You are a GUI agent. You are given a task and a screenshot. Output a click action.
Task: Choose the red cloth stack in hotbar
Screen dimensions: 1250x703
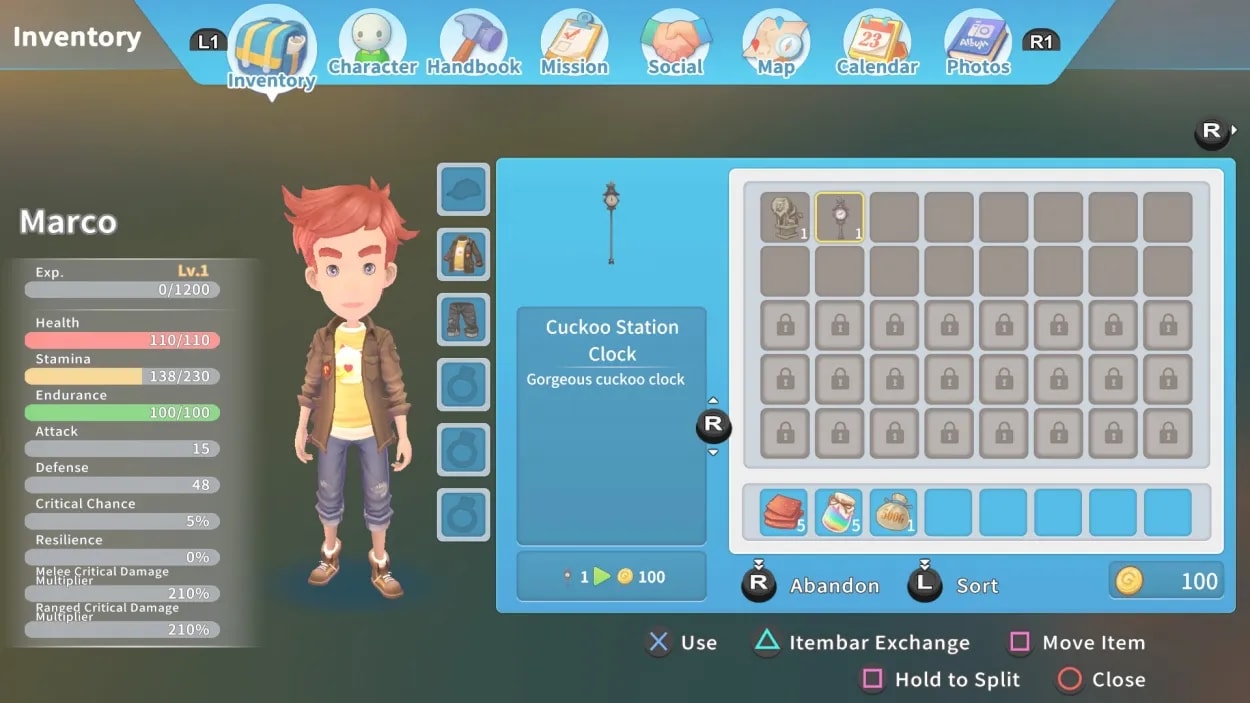pyautogui.click(x=784, y=513)
